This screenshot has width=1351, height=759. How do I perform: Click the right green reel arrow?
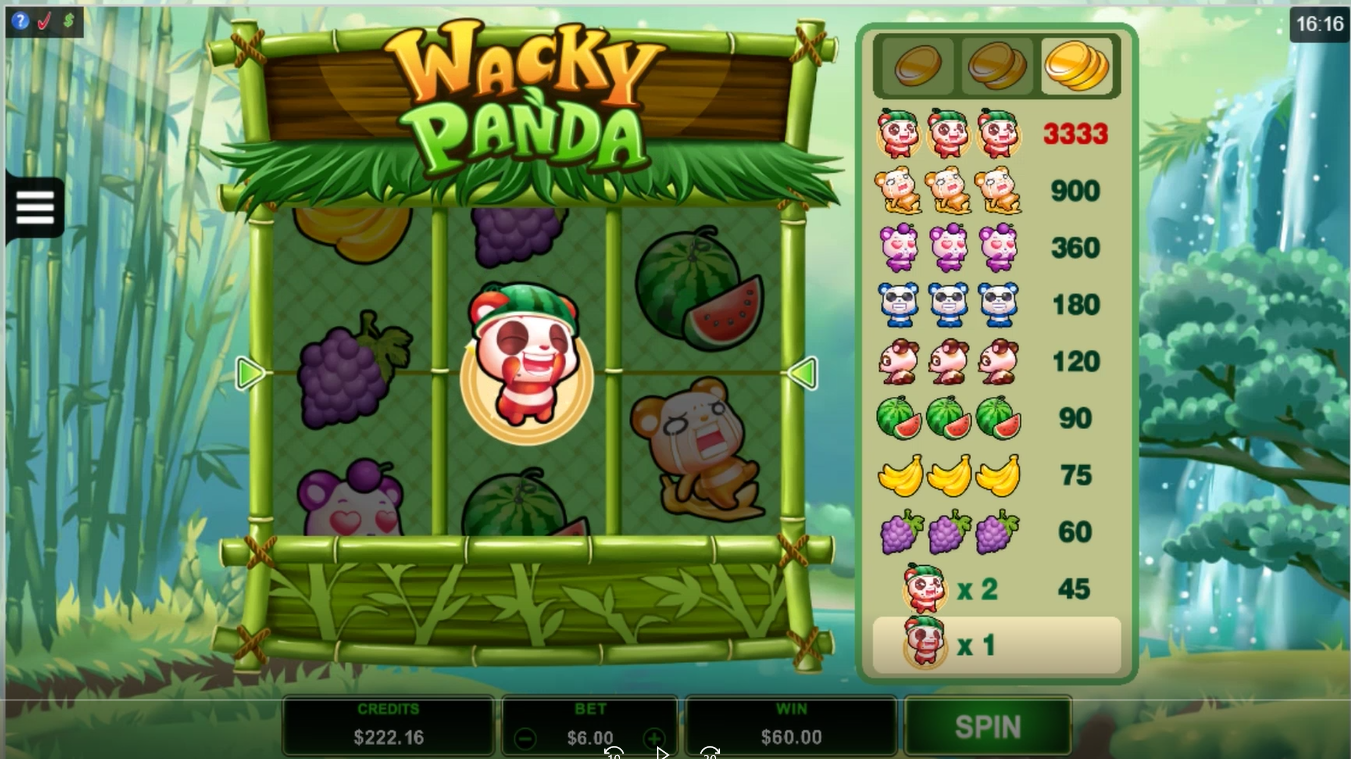(806, 373)
